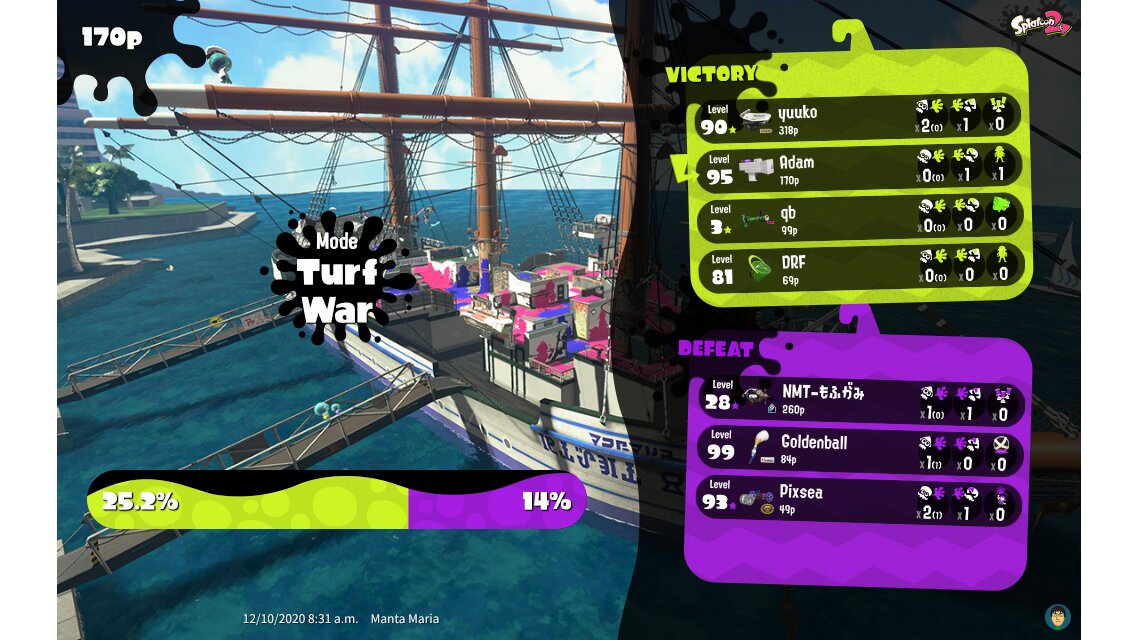The image size is (1138, 640).
Task: Open Adam's player result row
Action: pyautogui.click(x=858, y=168)
